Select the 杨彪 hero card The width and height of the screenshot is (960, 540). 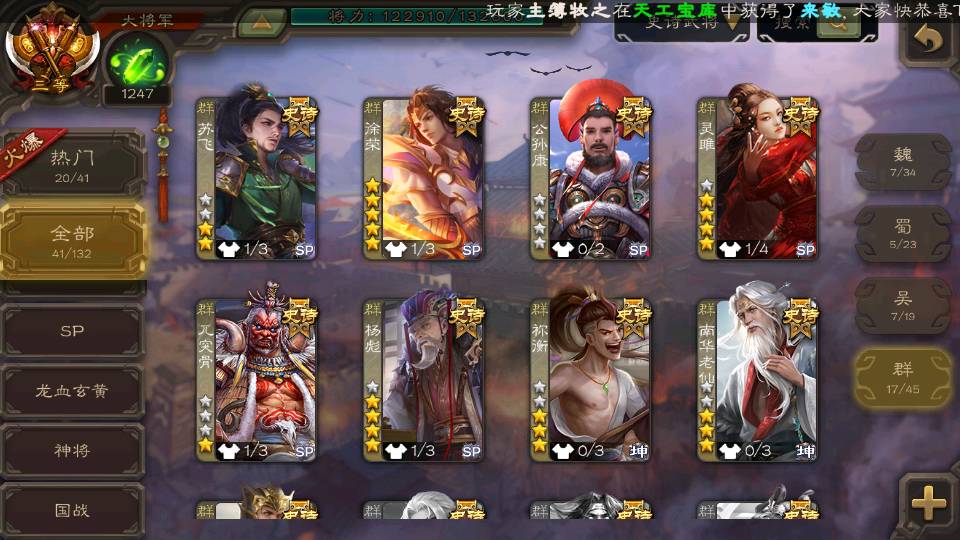[x=424, y=380]
